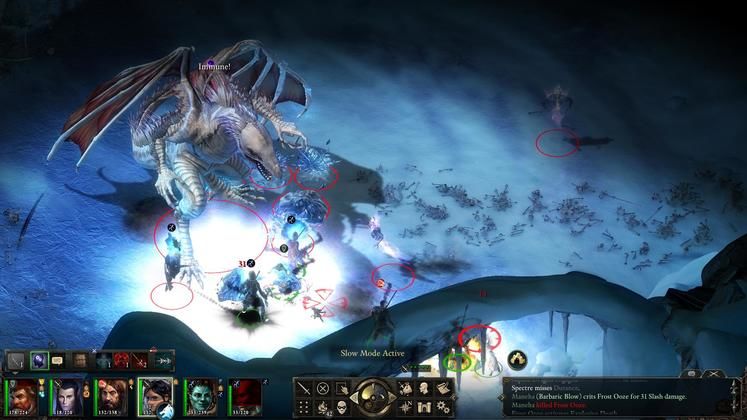The width and height of the screenshot is (747, 420).
Task: Activate the arrow shot ability icon
Action: click(x=162, y=359)
